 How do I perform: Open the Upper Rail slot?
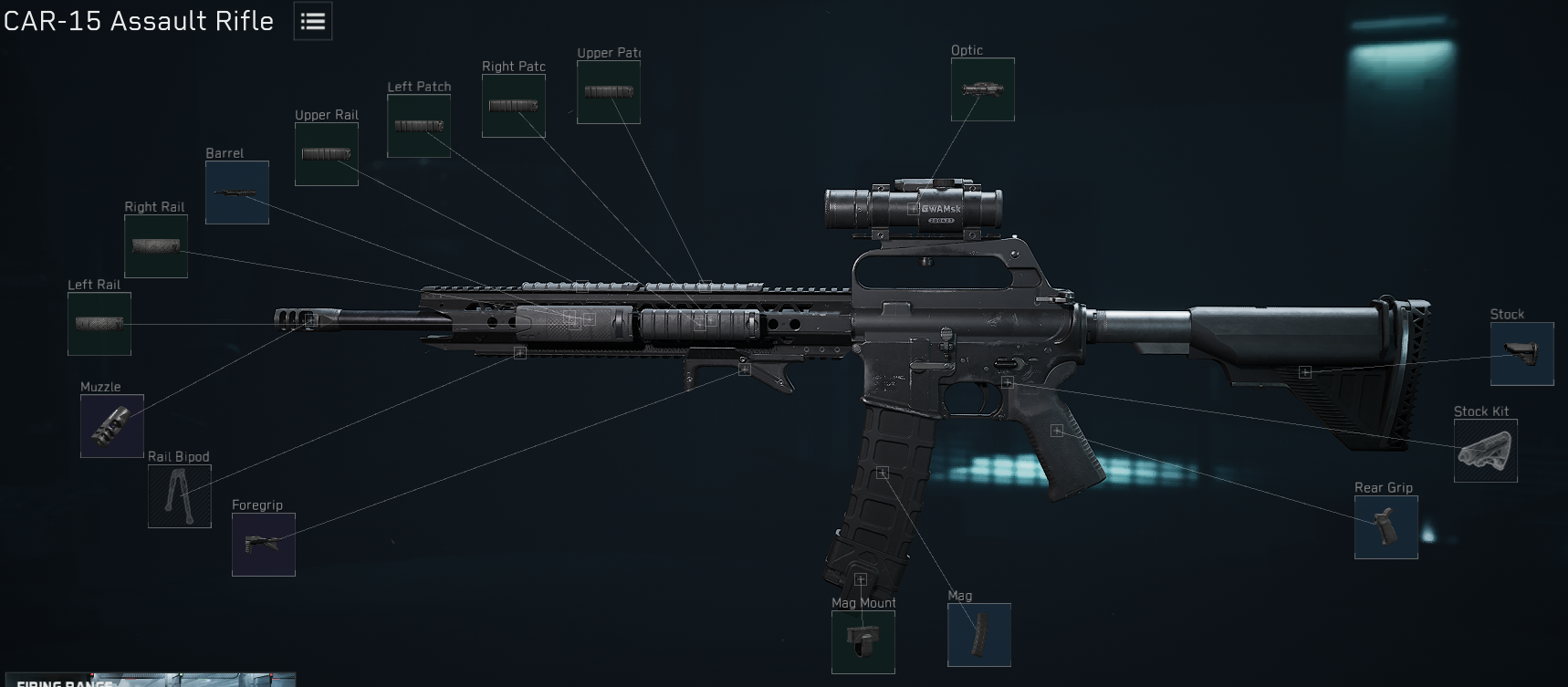[x=327, y=154]
